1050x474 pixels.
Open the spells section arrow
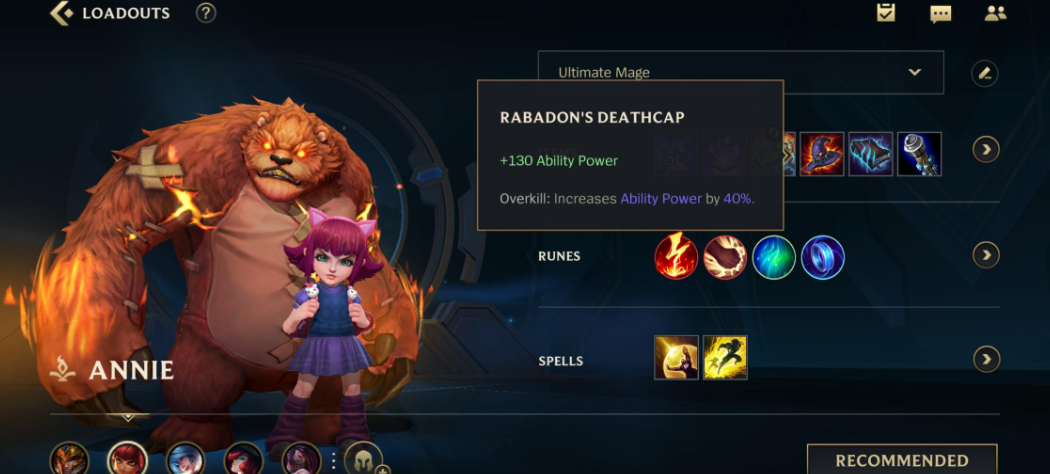(x=986, y=359)
